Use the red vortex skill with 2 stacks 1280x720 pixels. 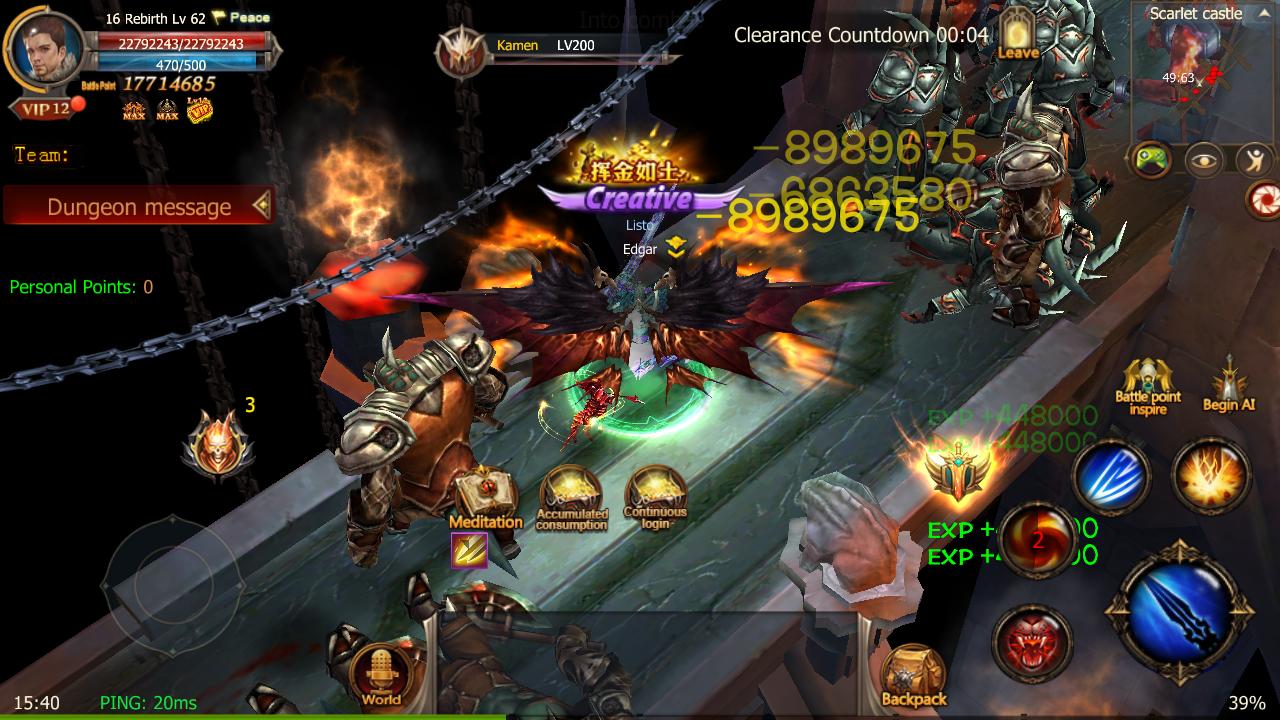(x=1038, y=540)
